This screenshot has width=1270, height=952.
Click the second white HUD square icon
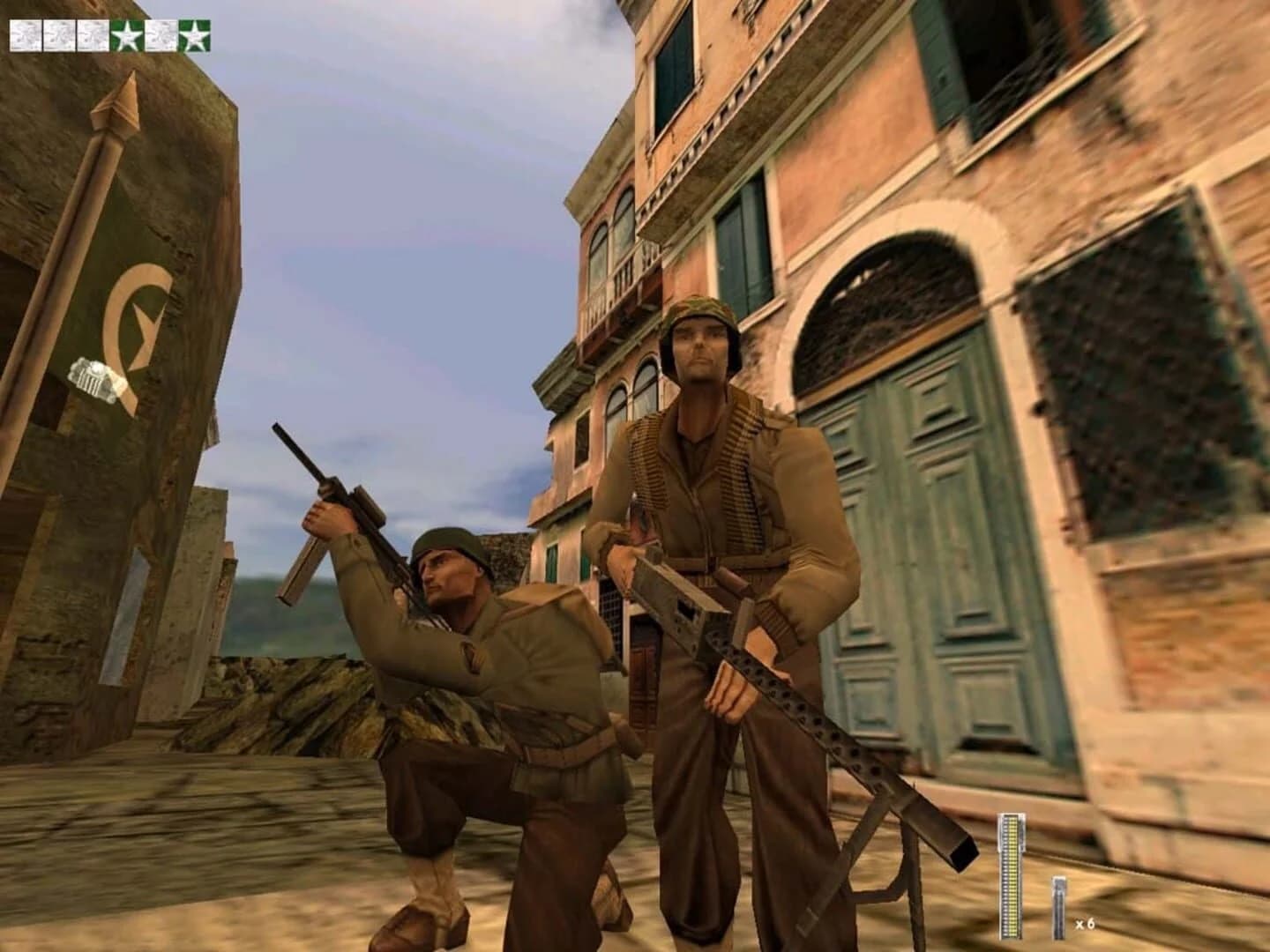click(x=57, y=34)
